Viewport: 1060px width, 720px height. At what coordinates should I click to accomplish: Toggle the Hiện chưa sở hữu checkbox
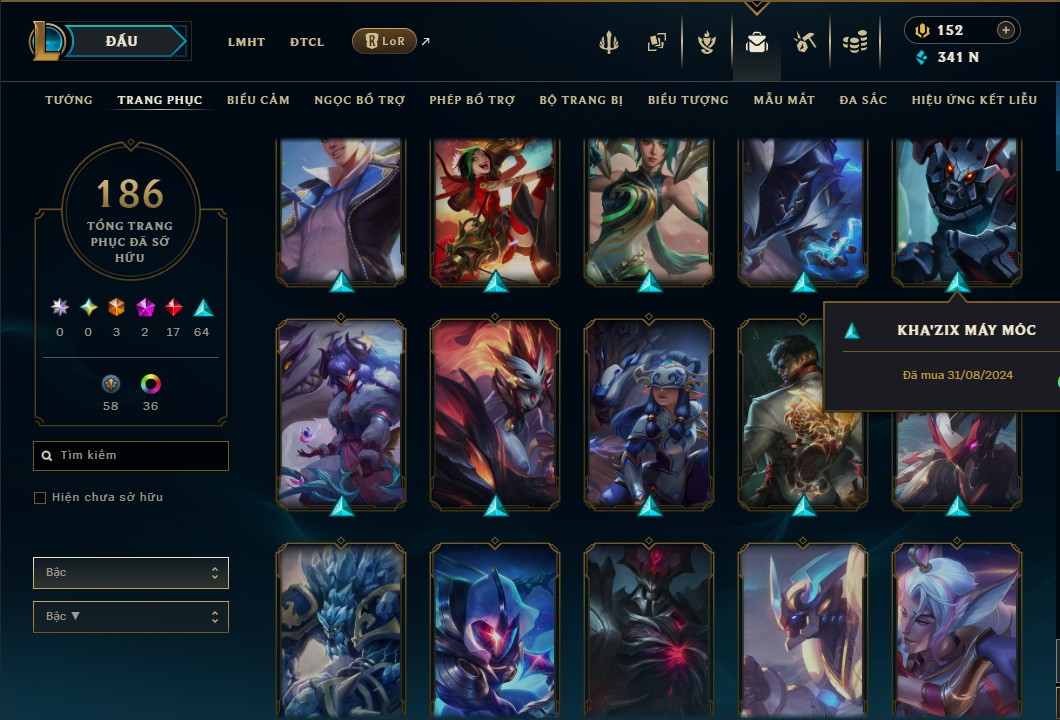[x=40, y=498]
